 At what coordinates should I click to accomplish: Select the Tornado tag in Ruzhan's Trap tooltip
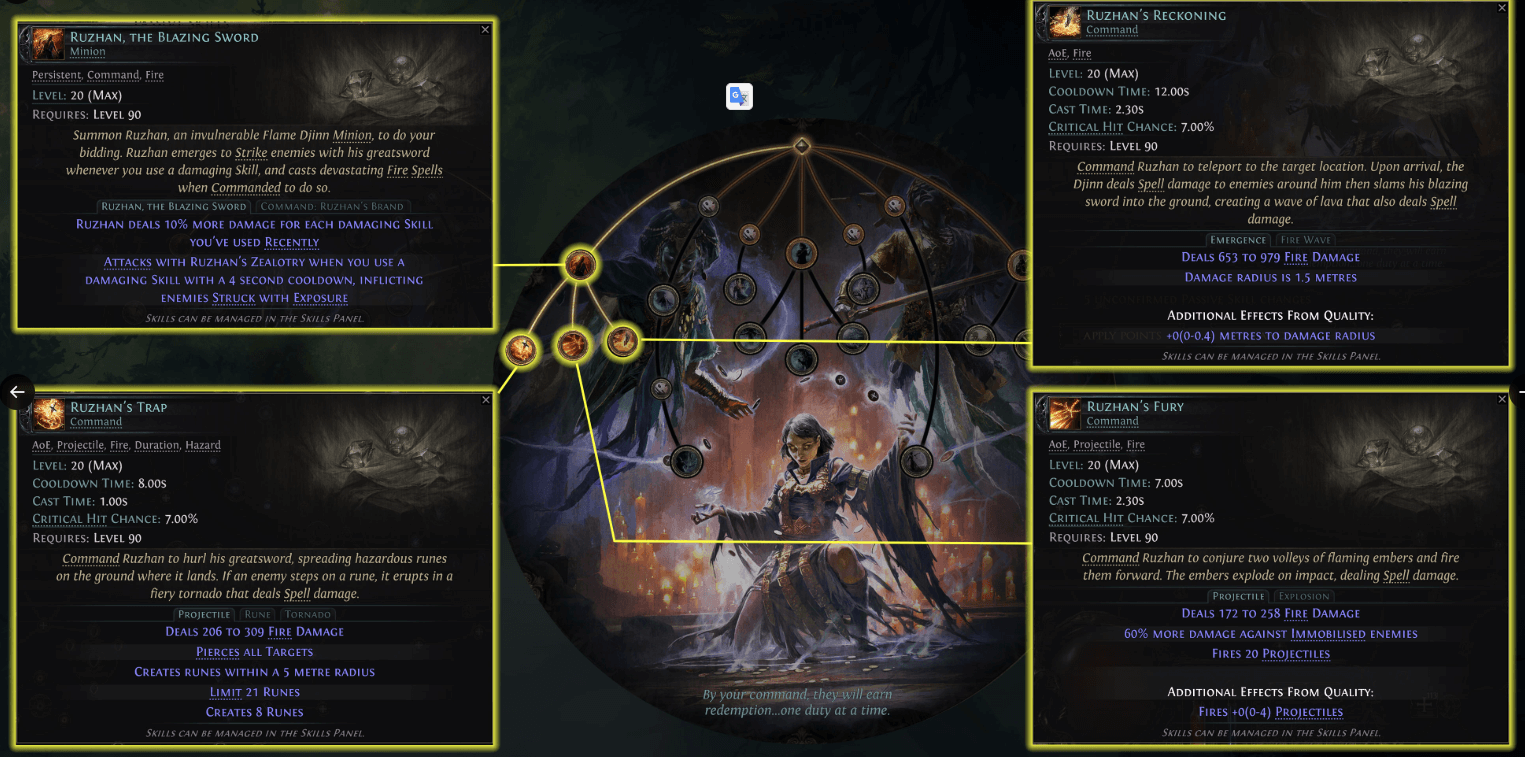click(308, 614)
